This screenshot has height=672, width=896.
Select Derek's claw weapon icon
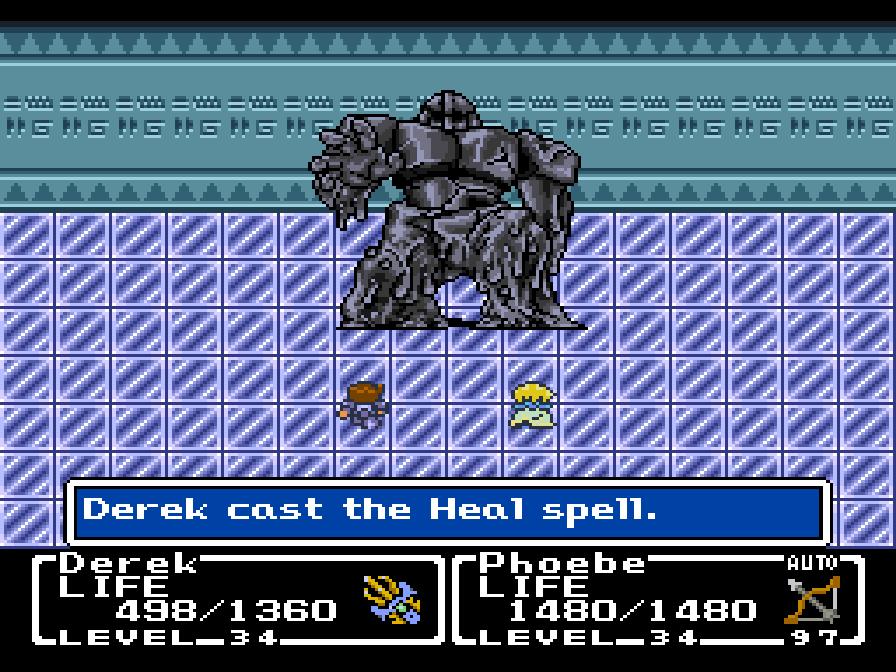(x=392, y=600)
